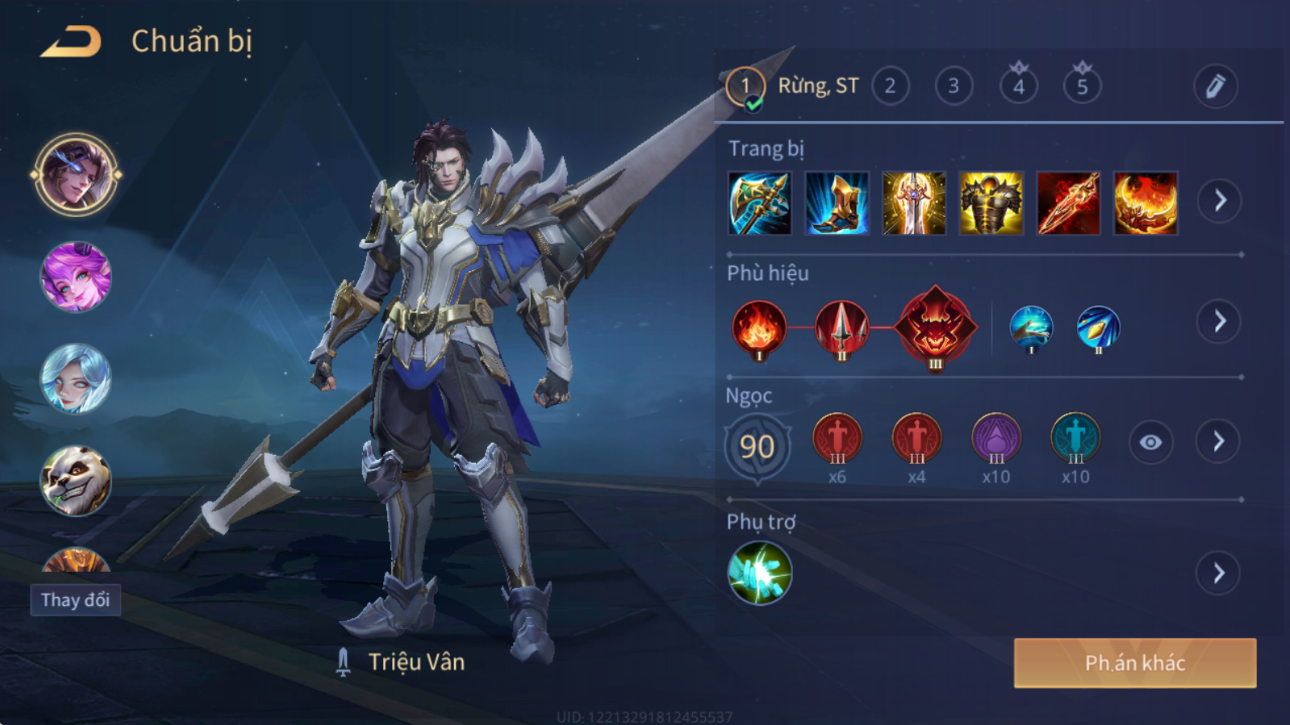Expand the Trang bị equipment section
1290x725 pixels.
pos(1219,201)
